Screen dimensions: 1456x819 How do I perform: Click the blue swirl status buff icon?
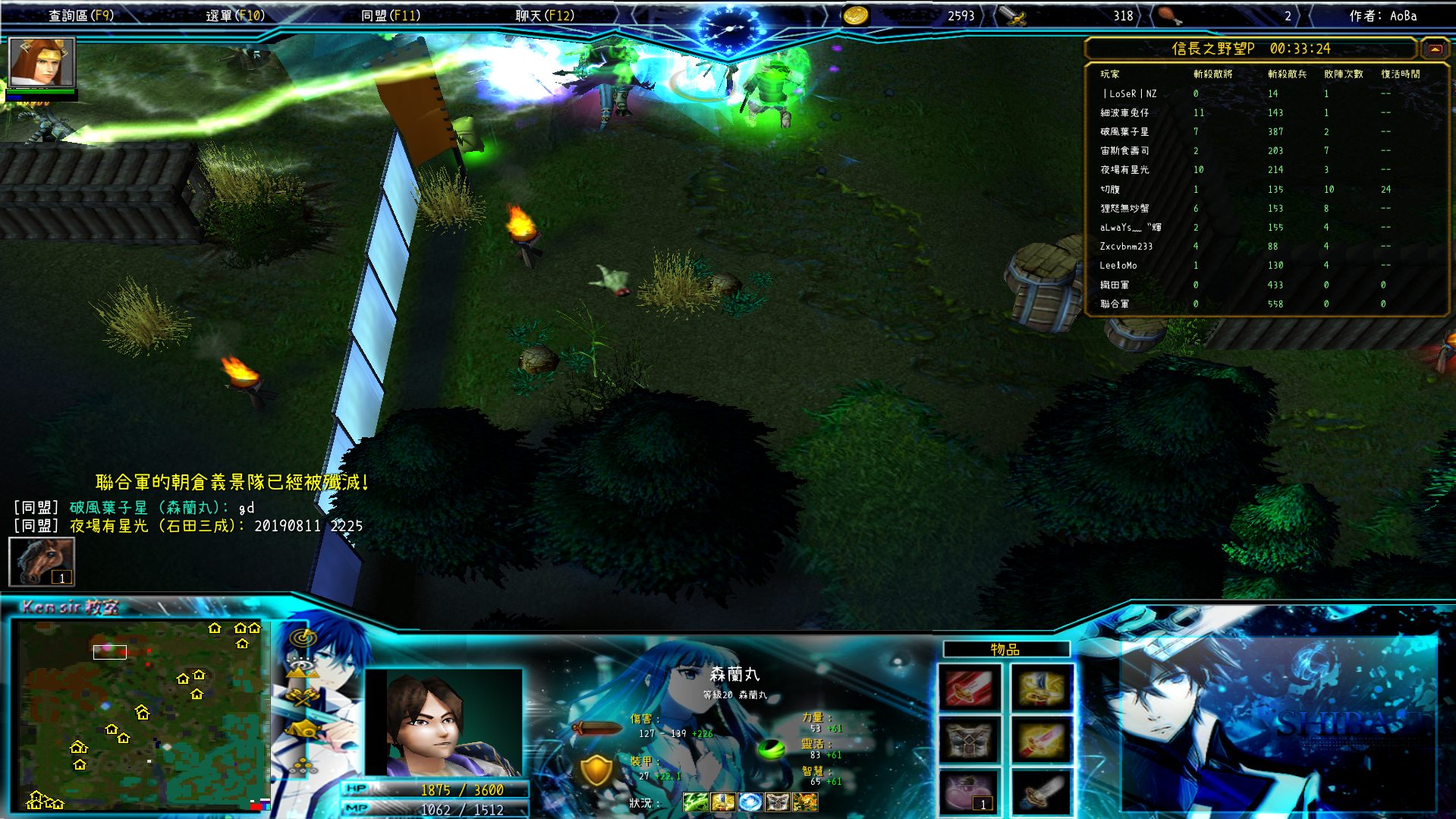750,802
